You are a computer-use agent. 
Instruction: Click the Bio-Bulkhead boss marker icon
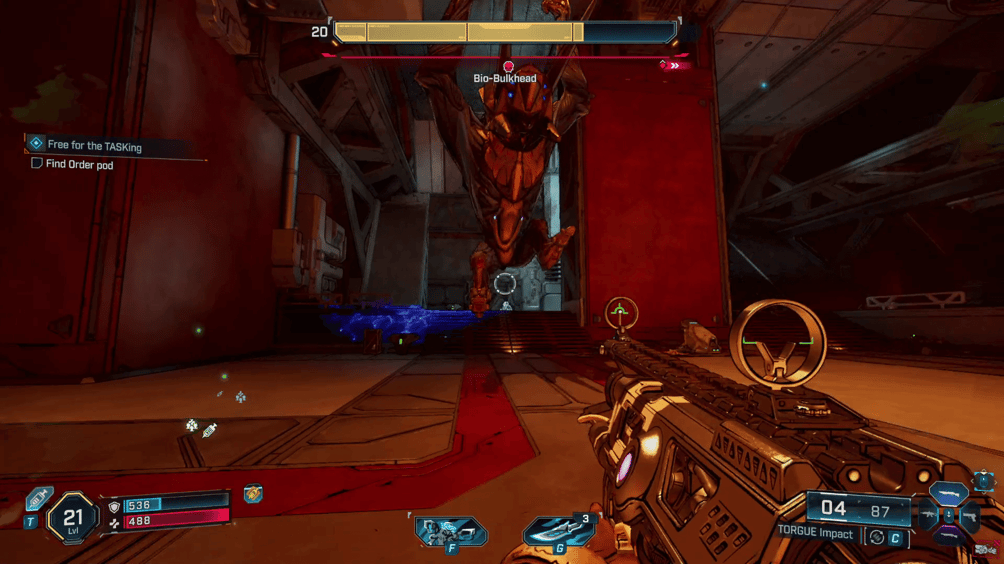(508, 67)
